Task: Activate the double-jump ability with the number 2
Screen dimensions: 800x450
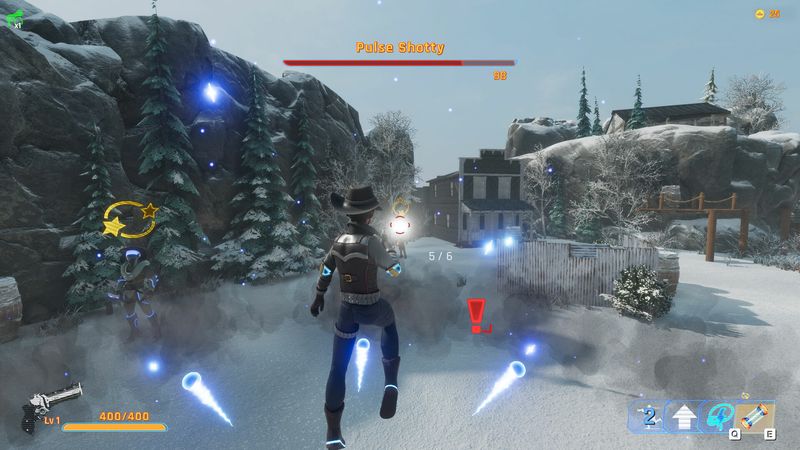Action: pos(650,415)
